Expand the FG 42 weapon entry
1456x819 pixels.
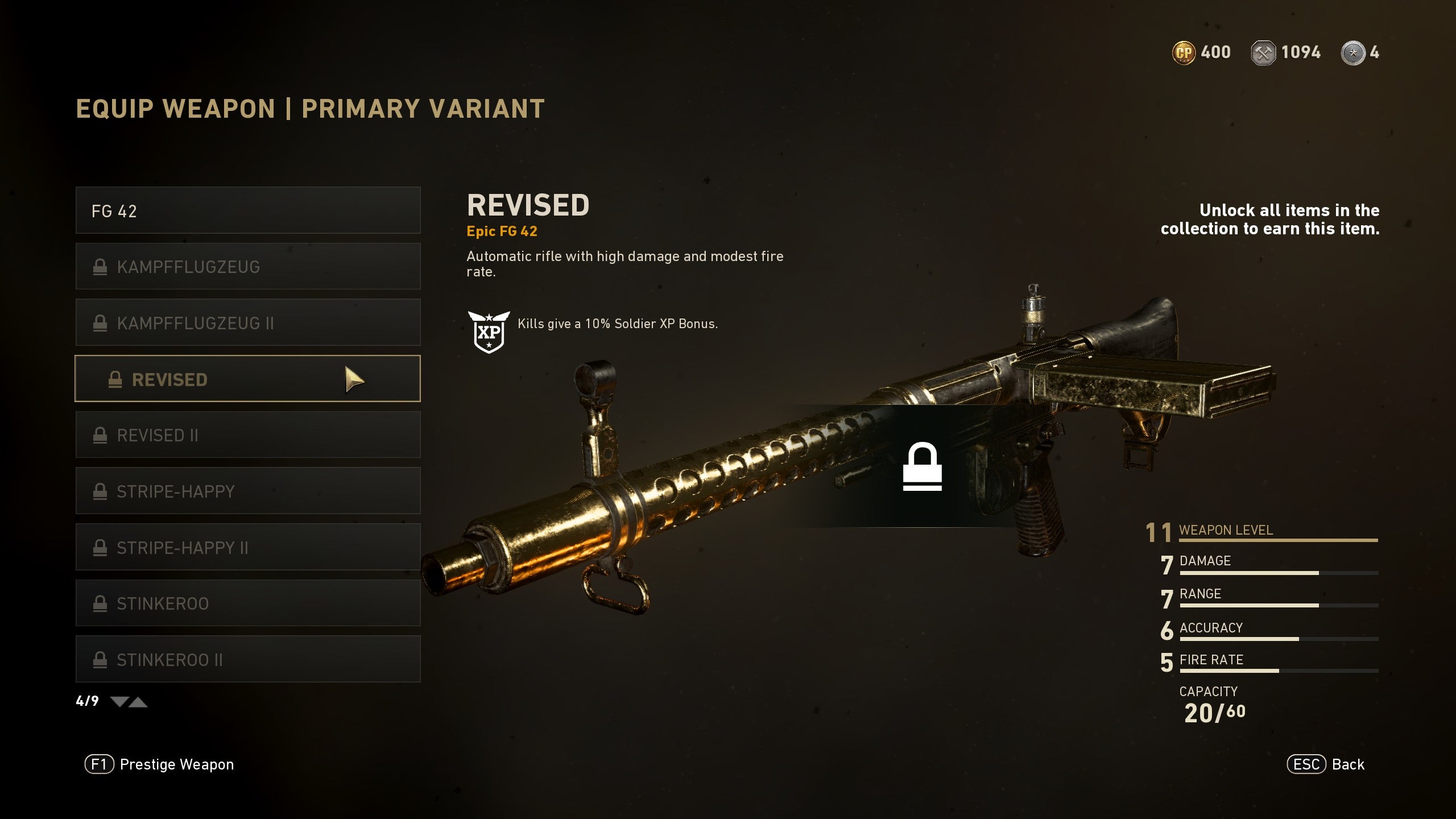247,210
